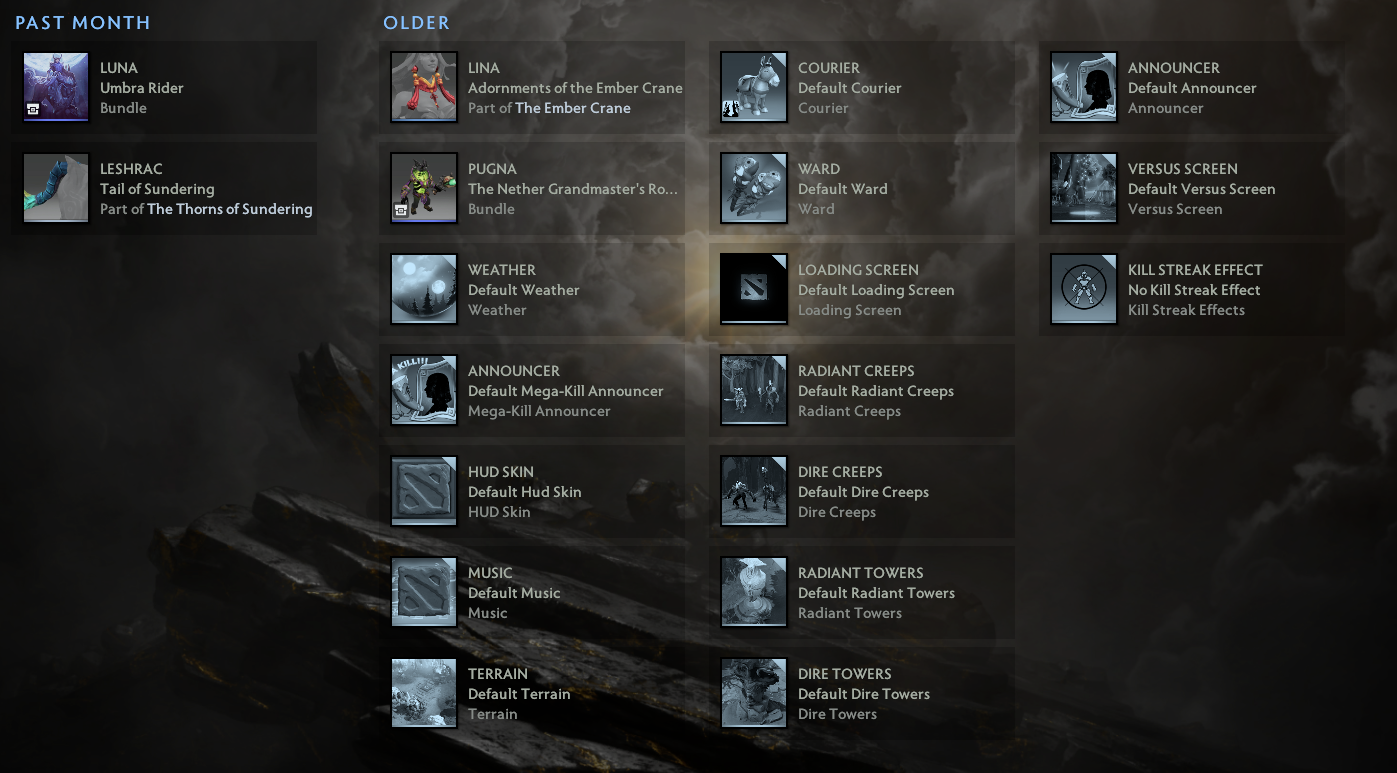
Task: Open the Default Radiant Creeps entry
Action: 753,390
